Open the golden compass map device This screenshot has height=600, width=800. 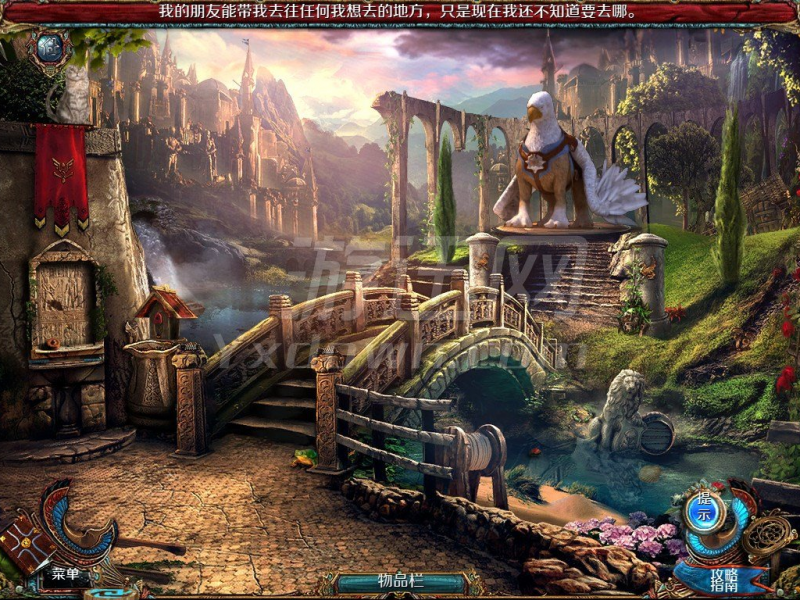768,537
